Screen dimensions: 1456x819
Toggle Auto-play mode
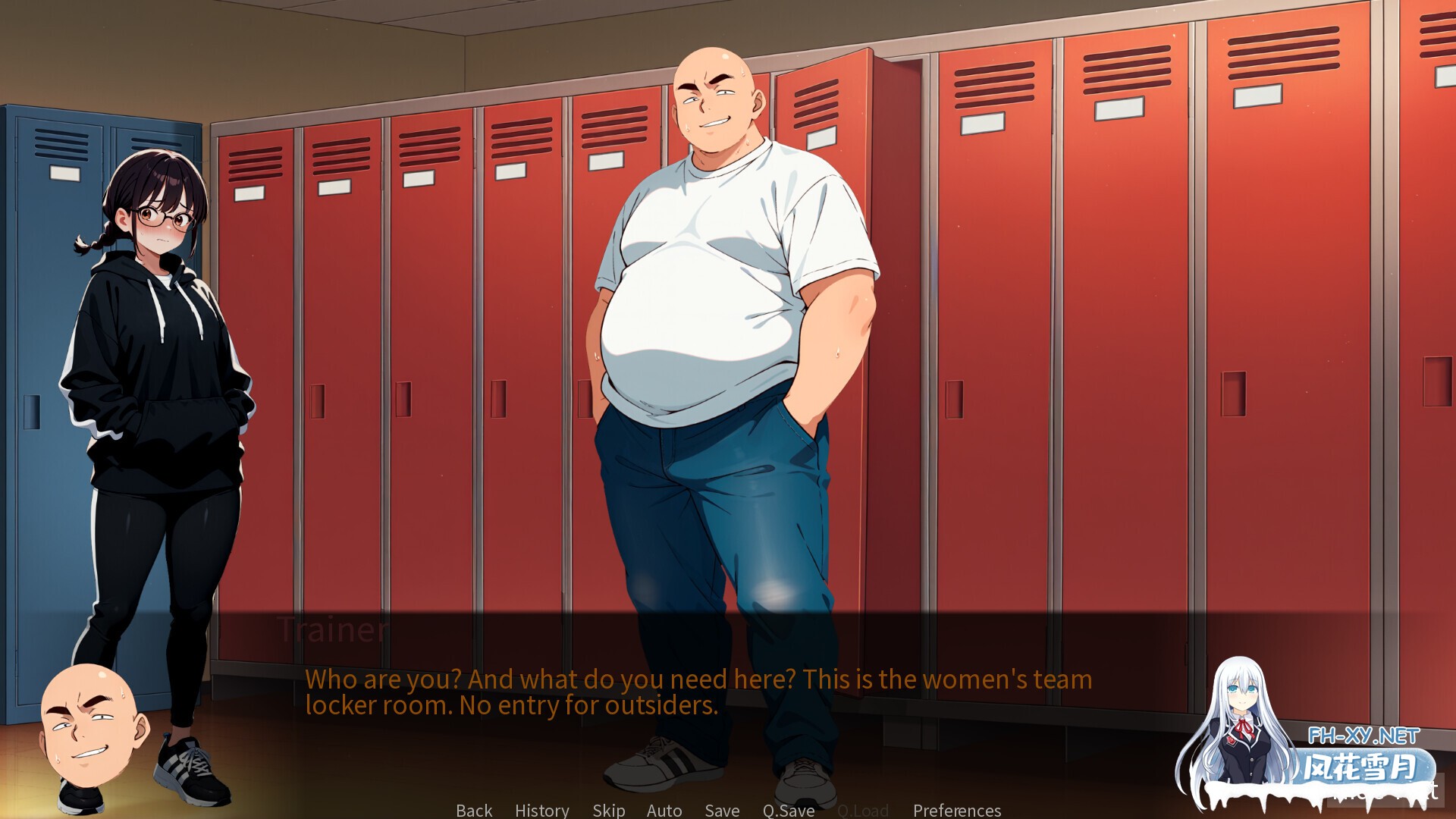click(664, 810)
